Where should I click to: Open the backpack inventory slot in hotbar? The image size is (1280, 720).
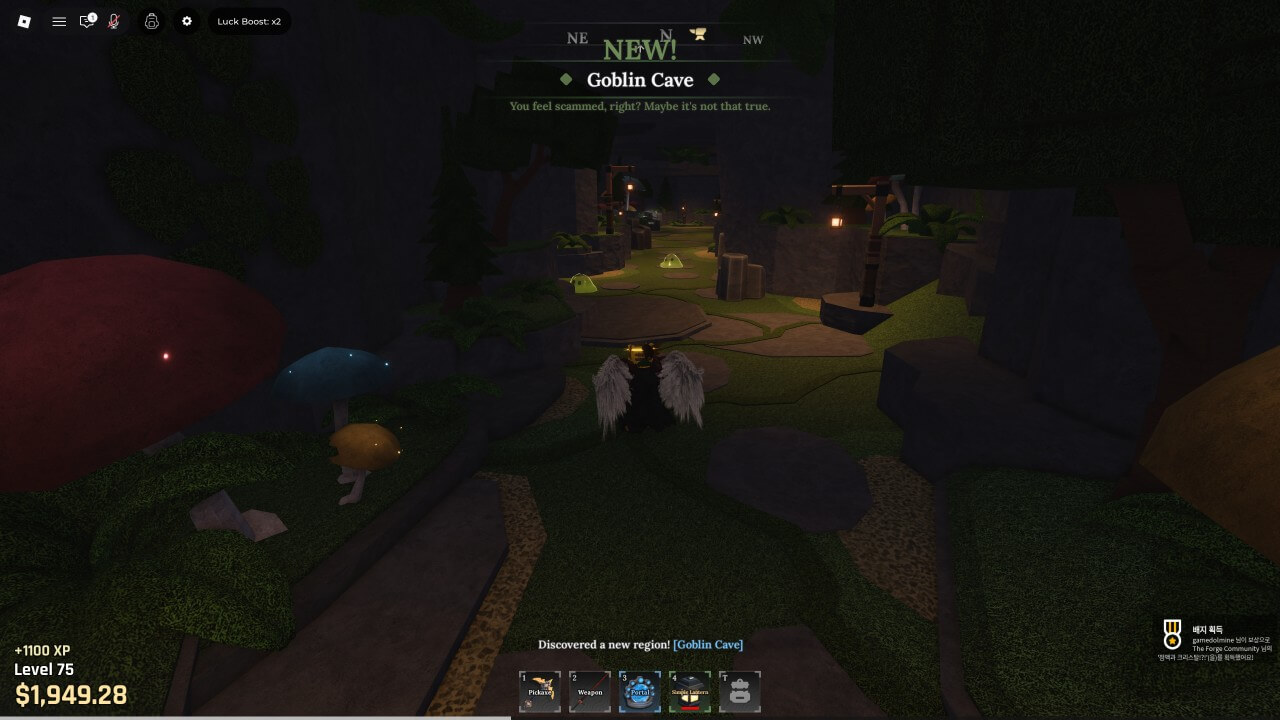coord(740,692)
